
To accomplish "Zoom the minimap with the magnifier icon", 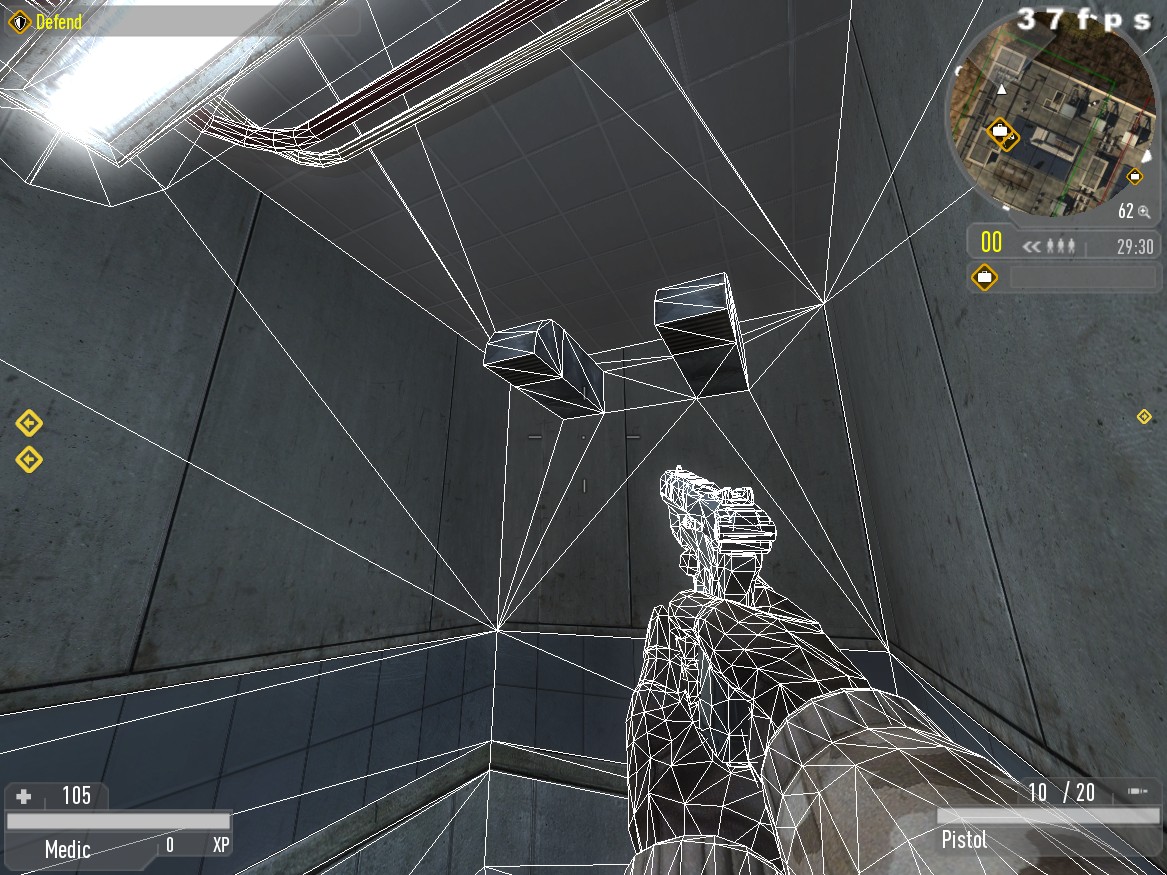I will click(x=1144, y=211).
